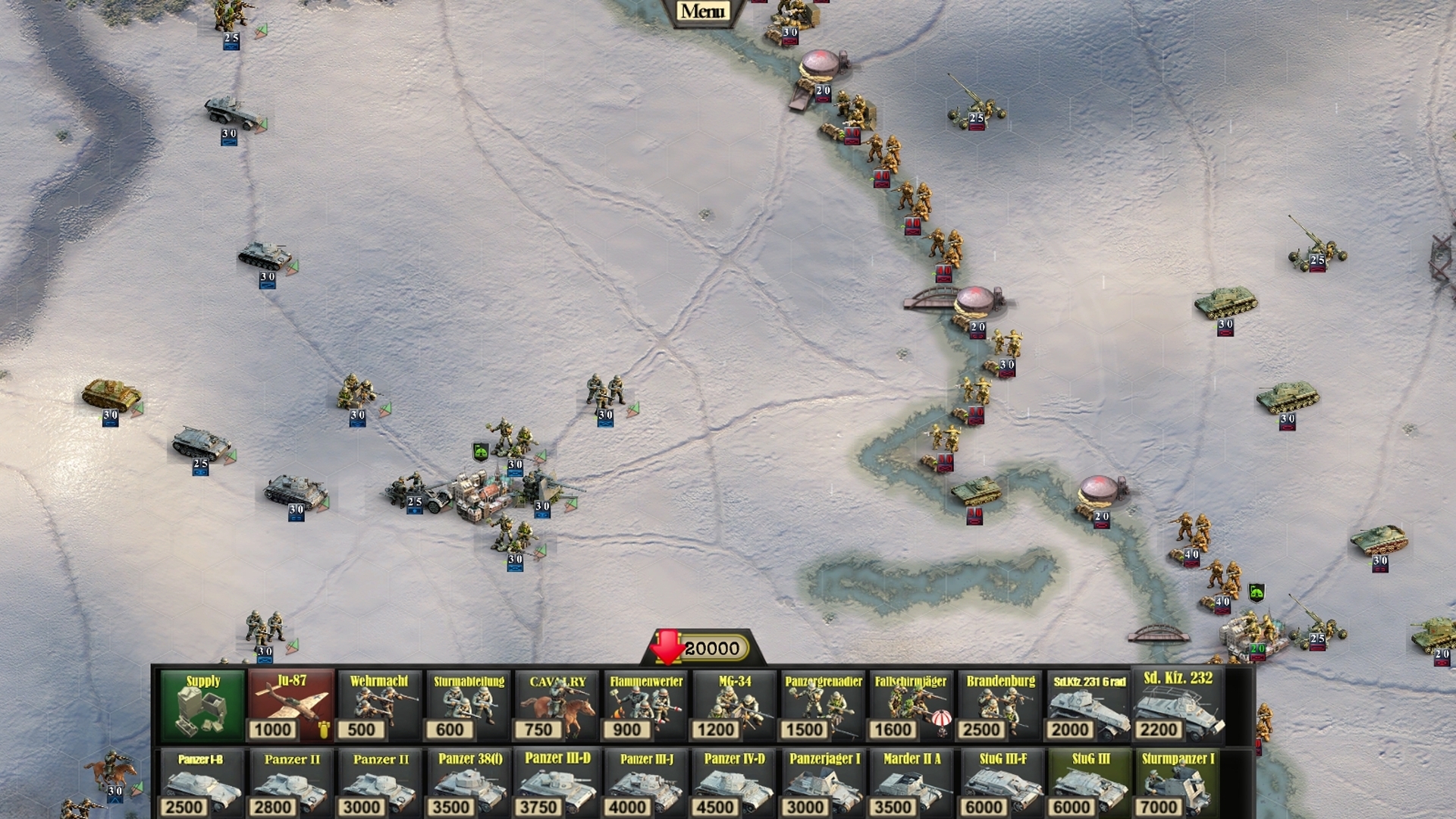Choose the Wehrmacht infantry card
Viewport: 1456px width, 819px height.
click(379, 706)
